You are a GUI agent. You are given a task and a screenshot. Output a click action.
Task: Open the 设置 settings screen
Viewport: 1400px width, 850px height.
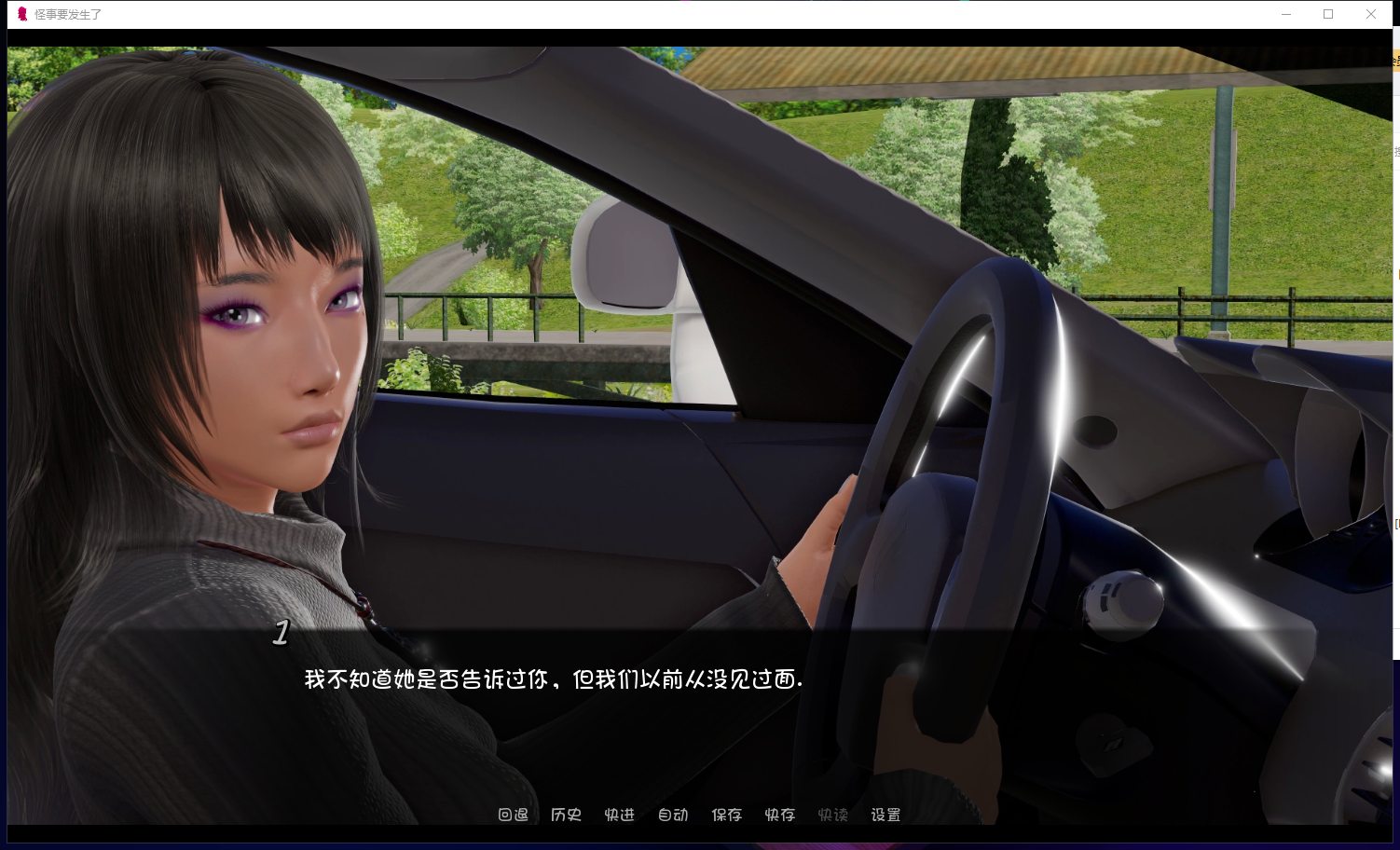[885, 815]
